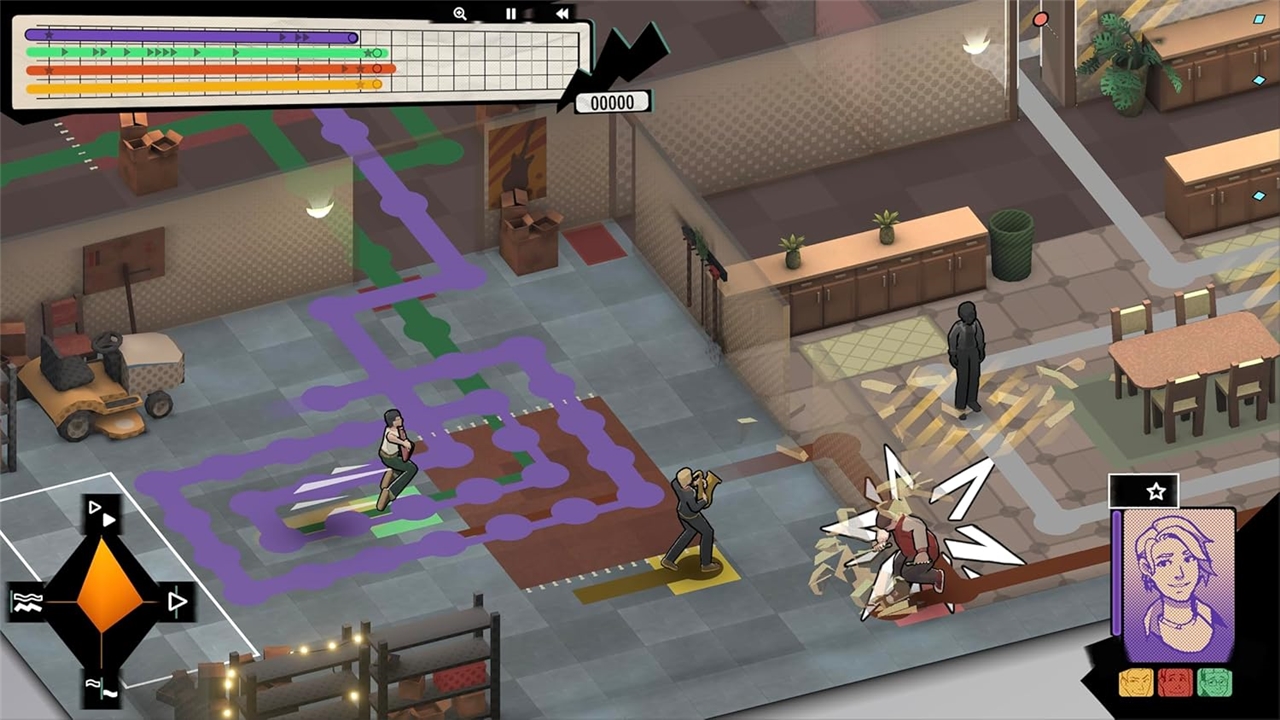Click the rewind double-arrow button
The height and width of the screenshot is (720, 1280).
562,14
